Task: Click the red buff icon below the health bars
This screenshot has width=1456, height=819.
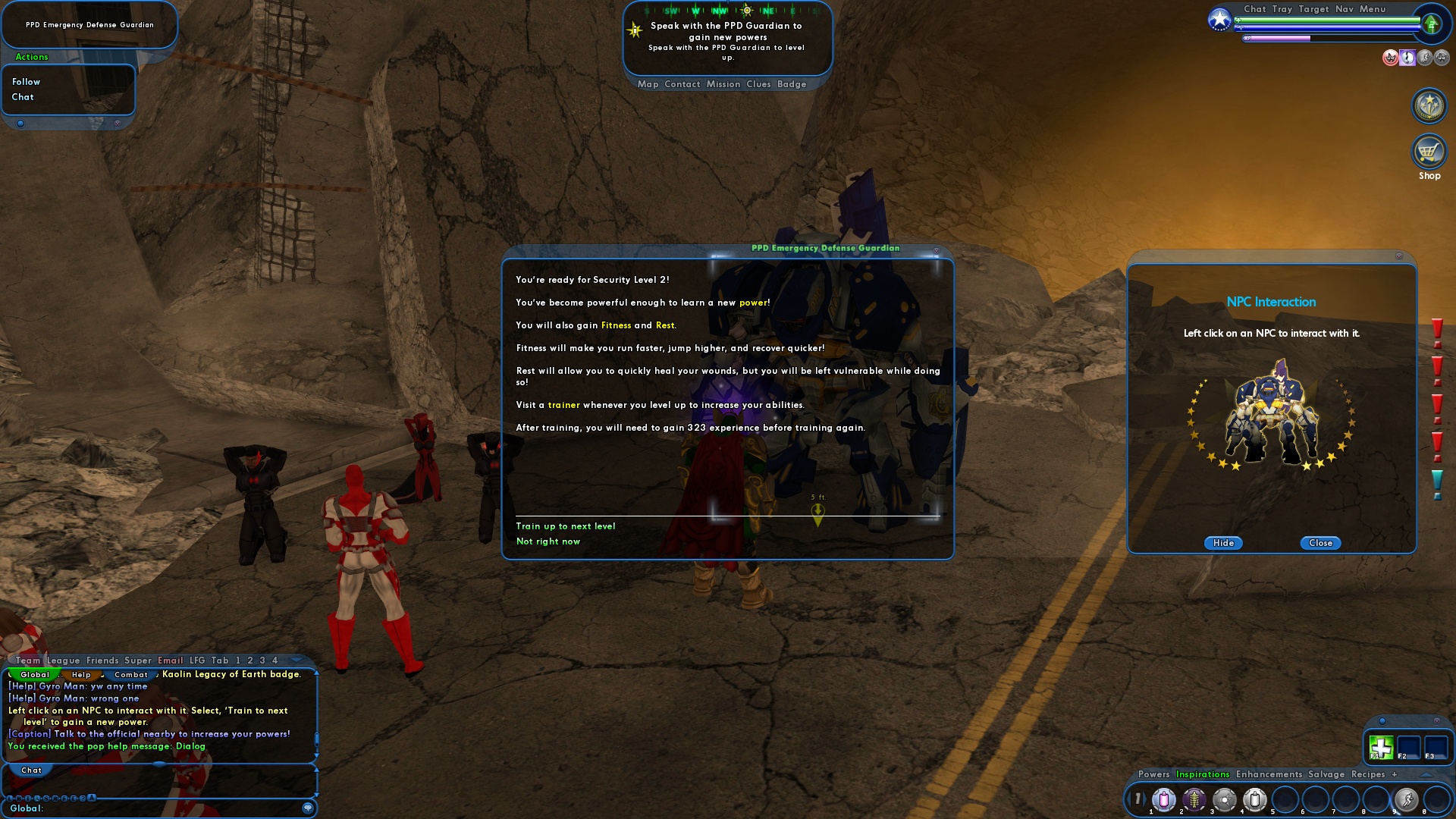Action: pos(1391,57)
